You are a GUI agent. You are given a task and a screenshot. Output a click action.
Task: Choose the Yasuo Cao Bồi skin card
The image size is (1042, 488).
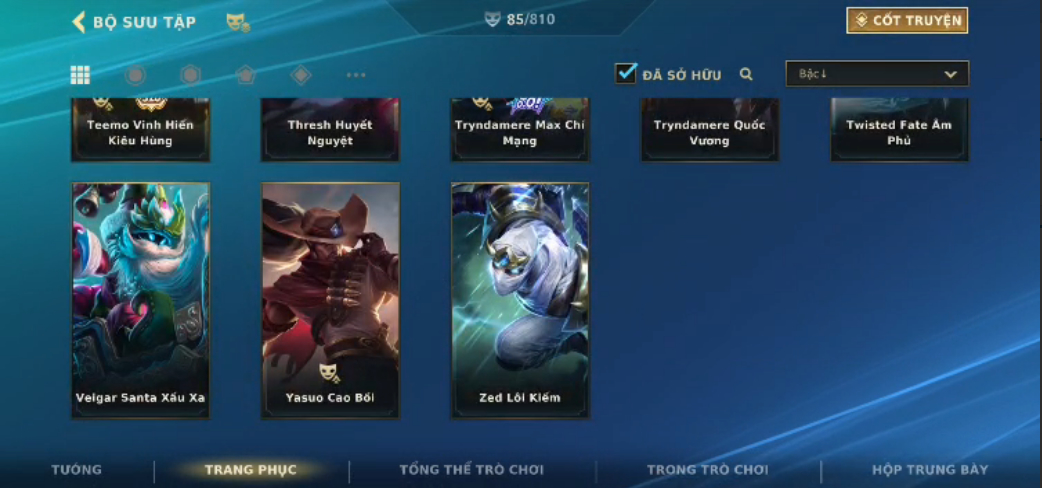[x=330, y=299]
